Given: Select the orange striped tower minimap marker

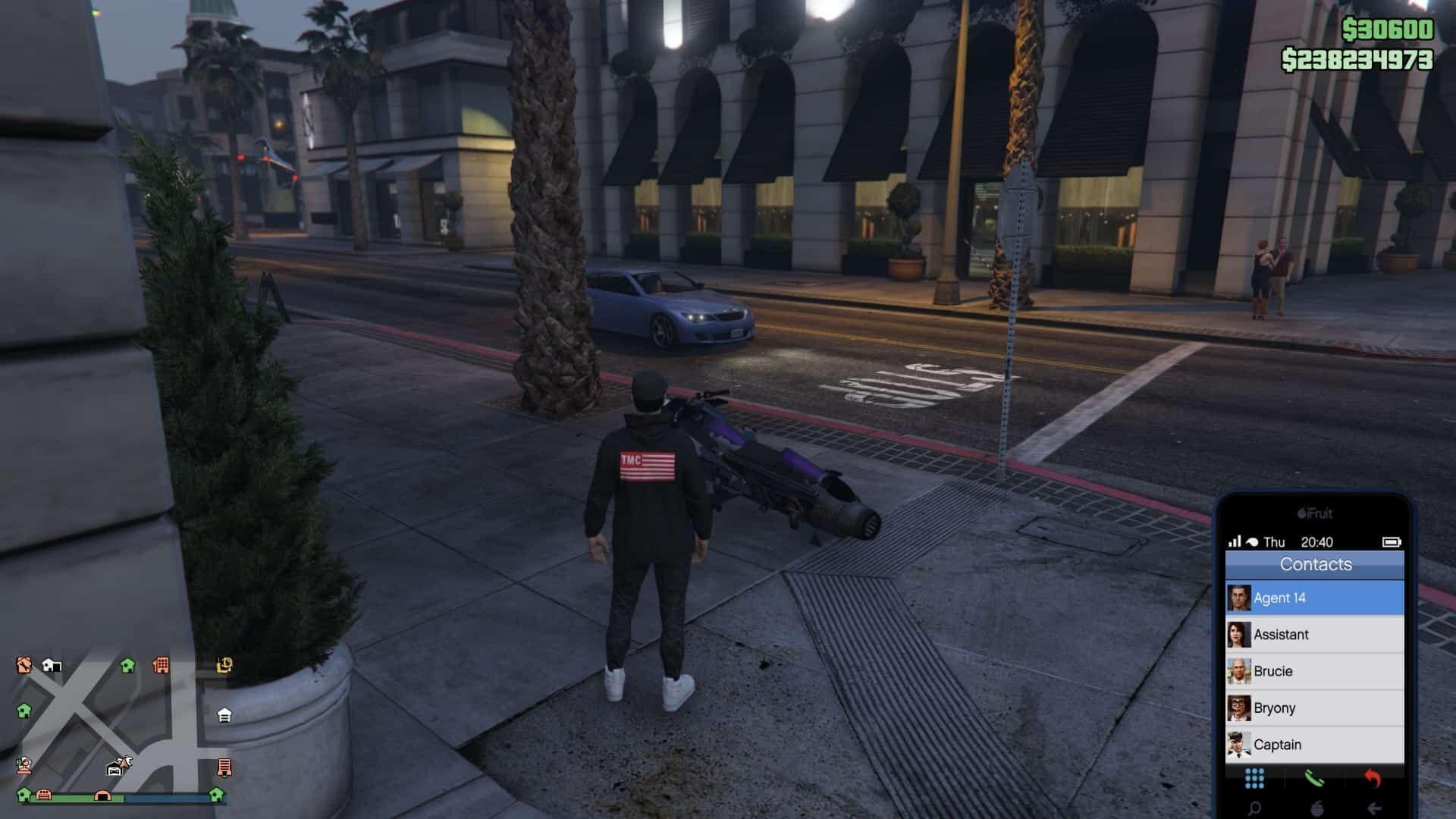Looking at the screenshot, I should point(224,767).
